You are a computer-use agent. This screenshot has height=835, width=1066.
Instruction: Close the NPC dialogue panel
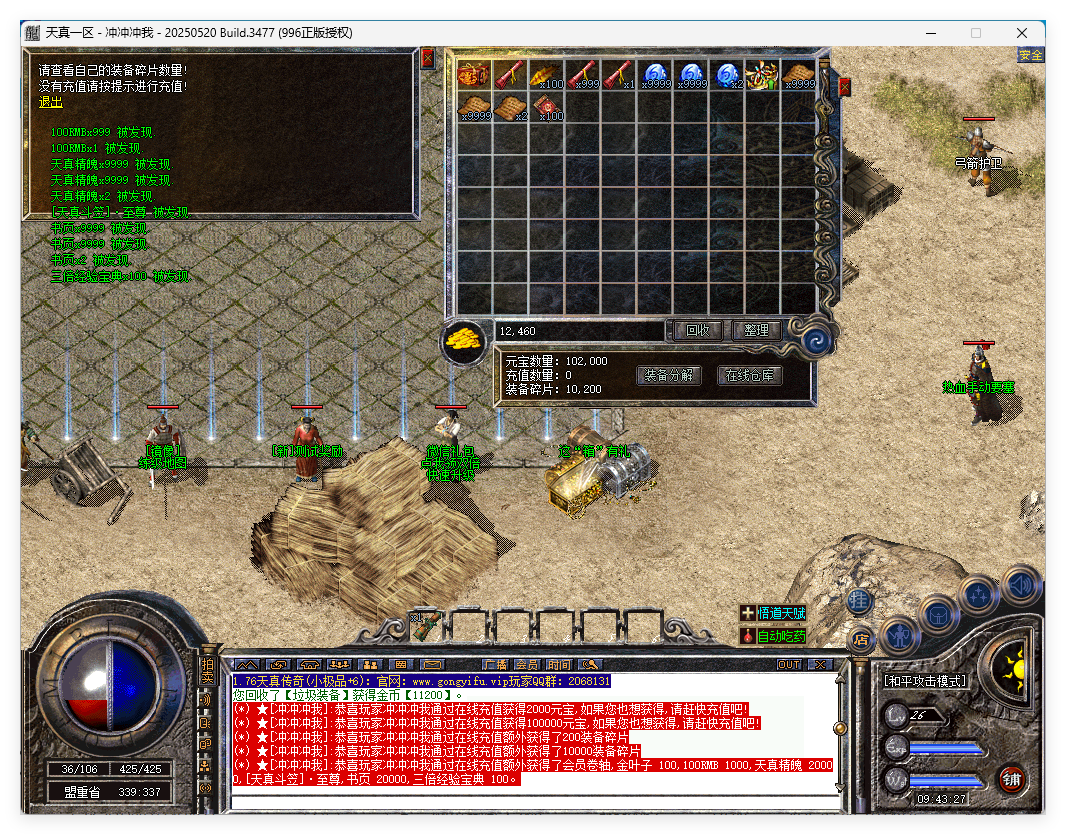click(x=428, y=59)
